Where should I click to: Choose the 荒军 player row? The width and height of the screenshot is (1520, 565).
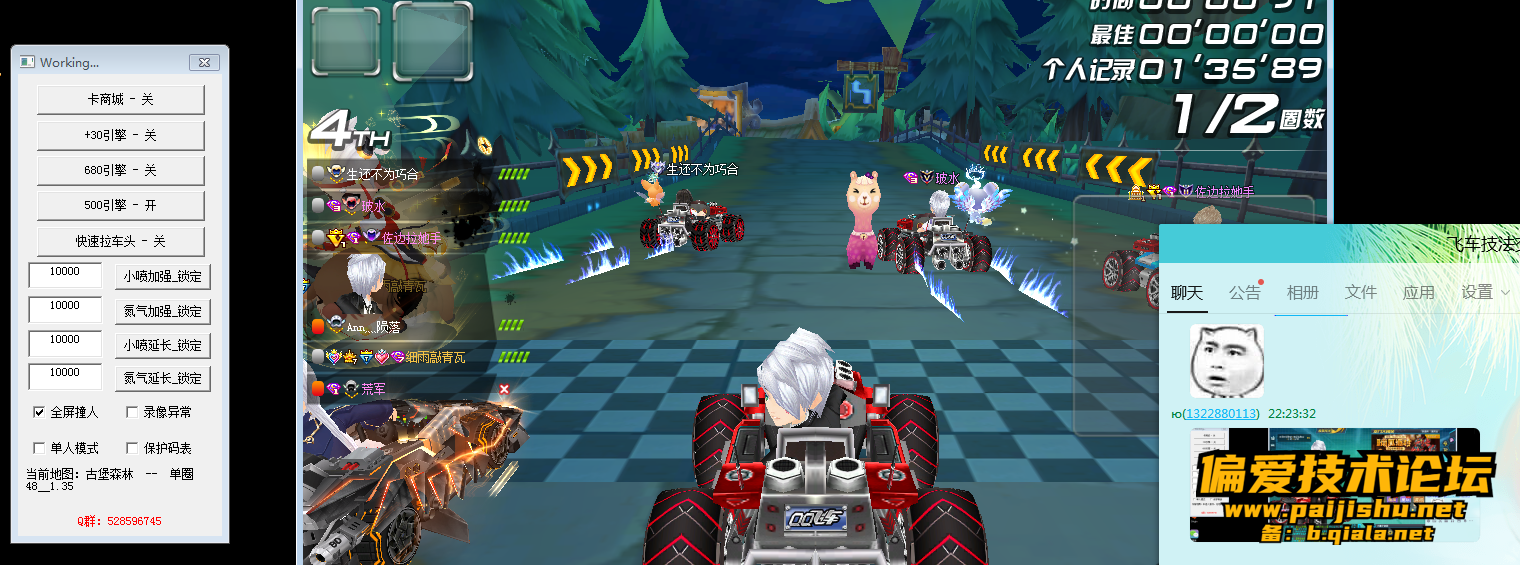coord(372,388)
